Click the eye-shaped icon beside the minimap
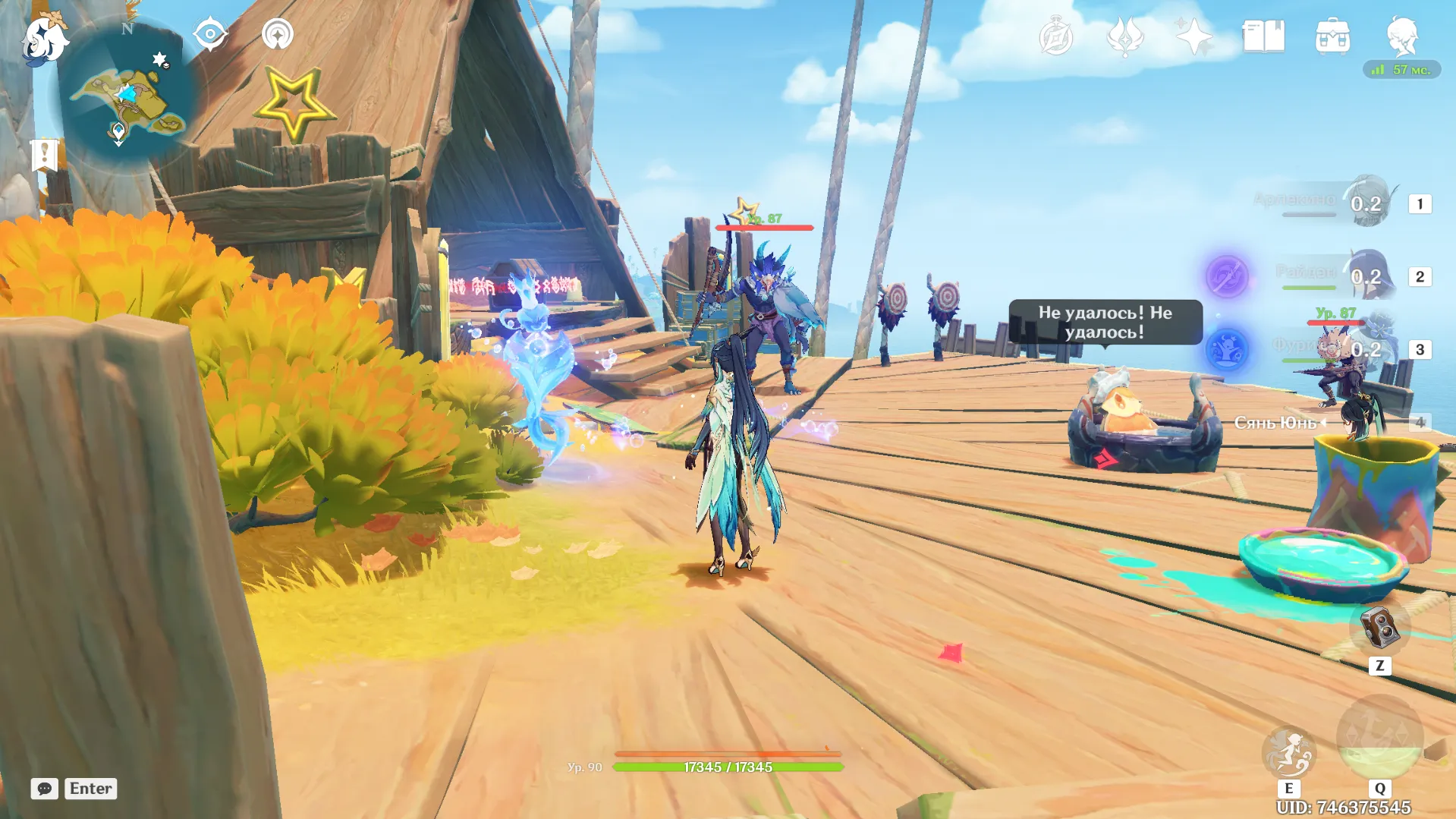 [x=210, y=34]
